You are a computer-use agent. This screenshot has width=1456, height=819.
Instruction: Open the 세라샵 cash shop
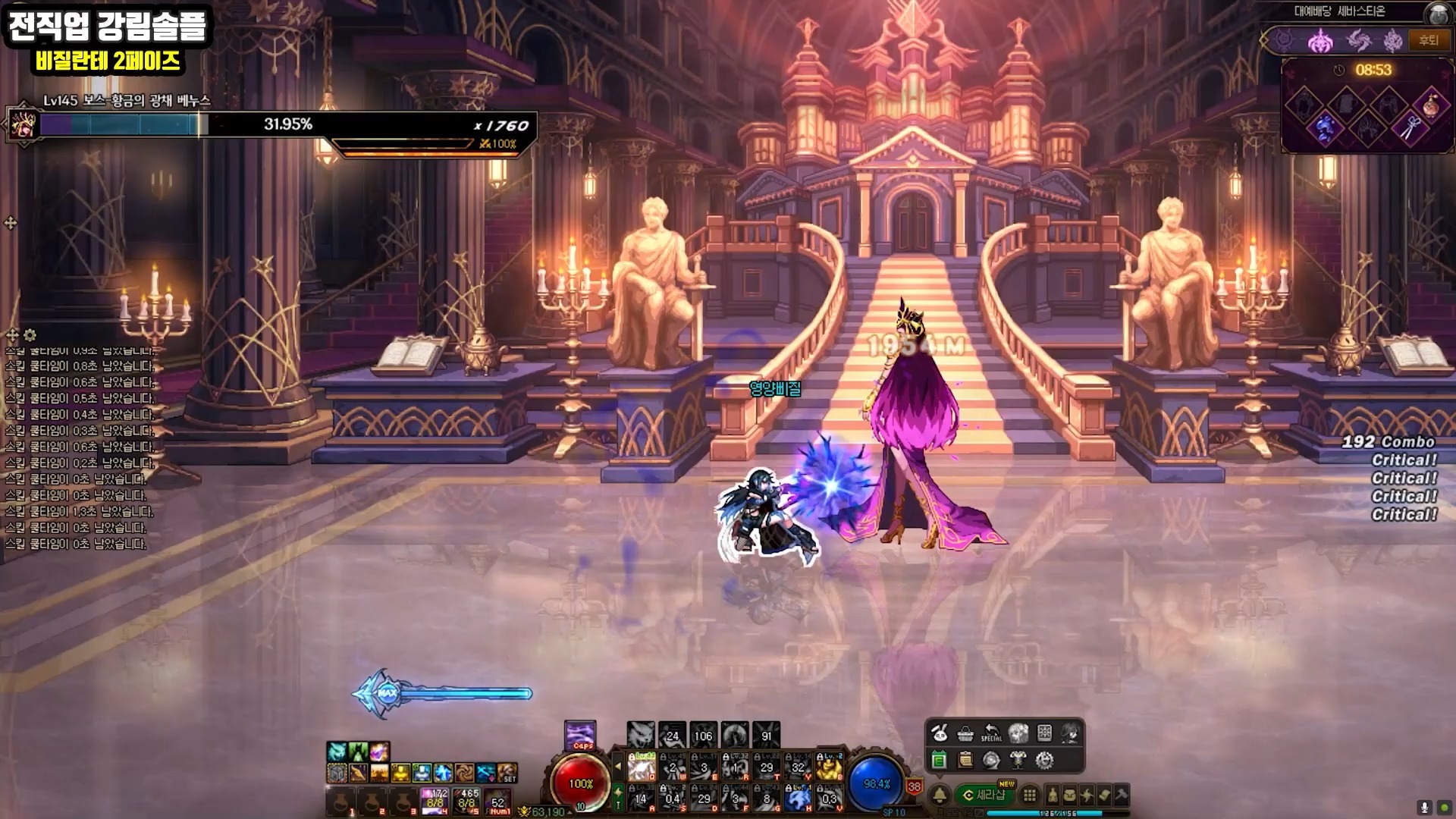pos(985,795)
